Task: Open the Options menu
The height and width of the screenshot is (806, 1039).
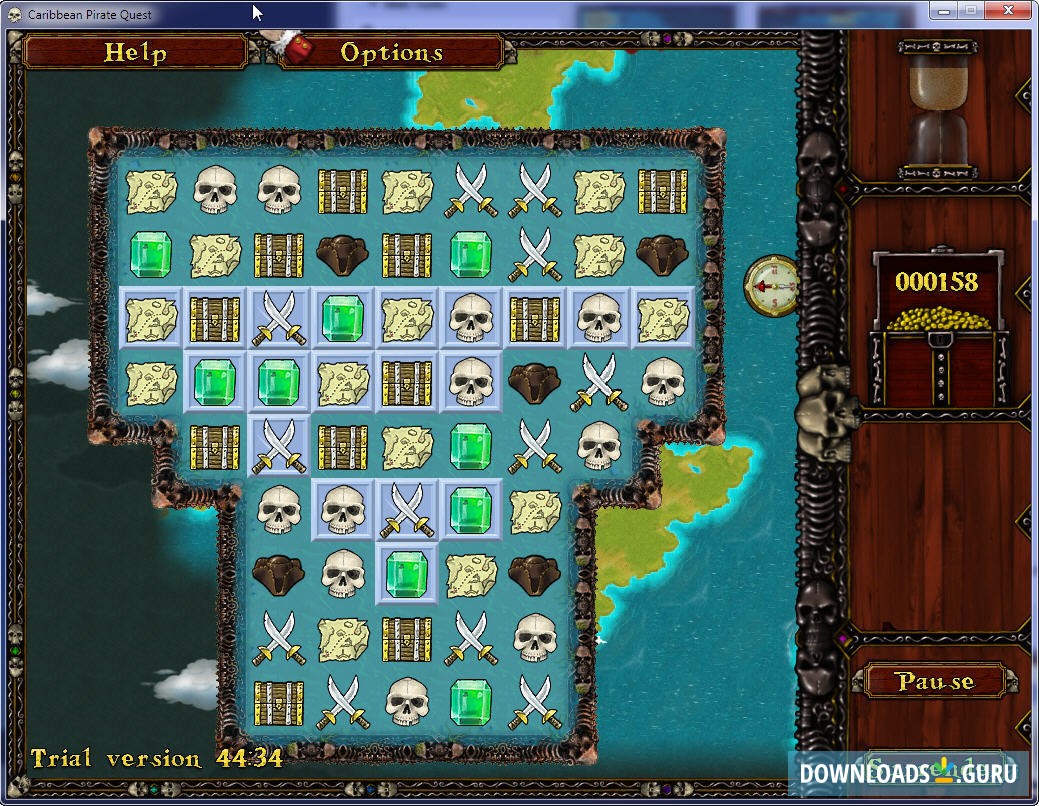Action: (391, 52)
